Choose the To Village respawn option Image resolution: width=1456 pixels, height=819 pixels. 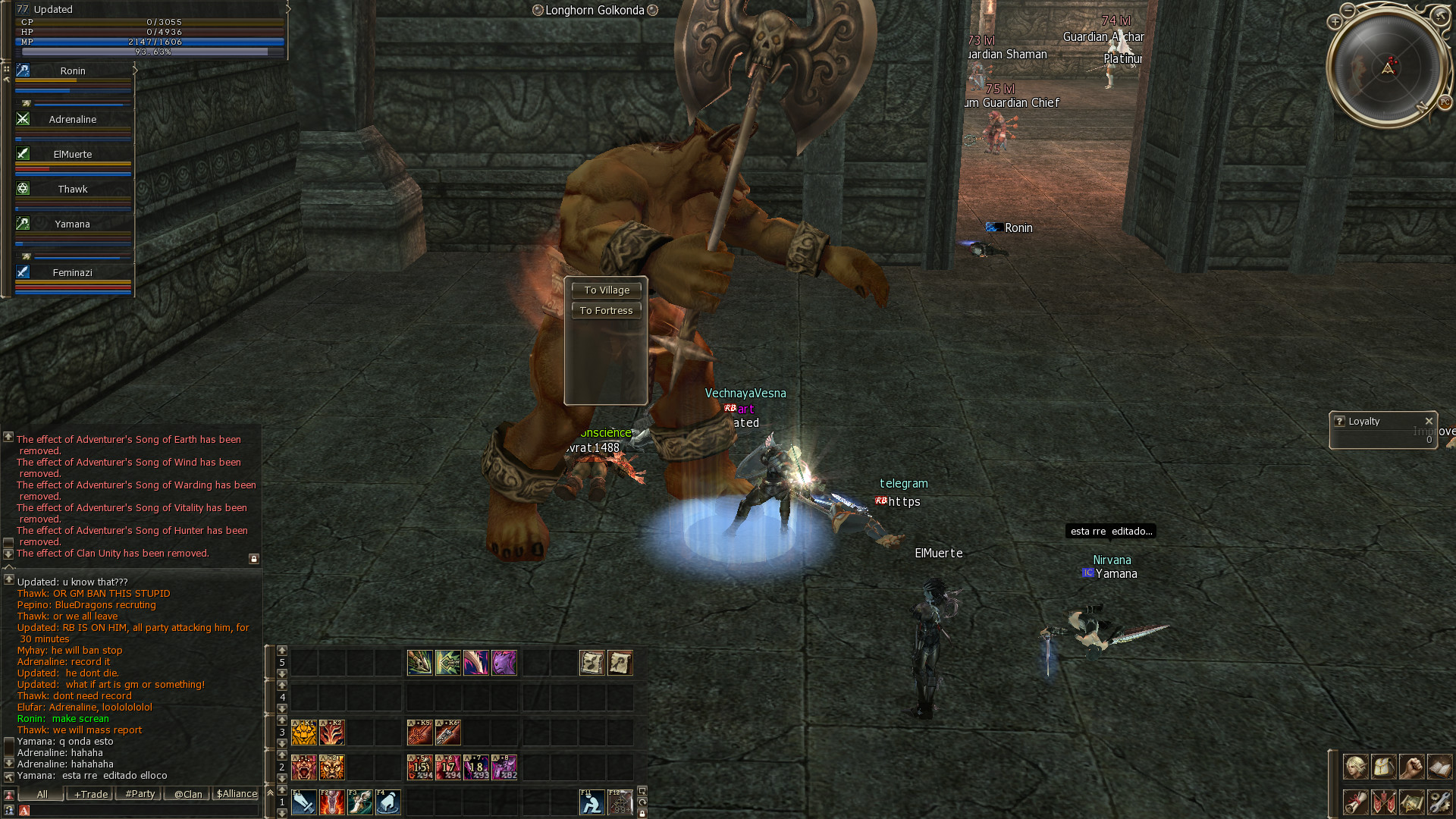coord(607,290)
